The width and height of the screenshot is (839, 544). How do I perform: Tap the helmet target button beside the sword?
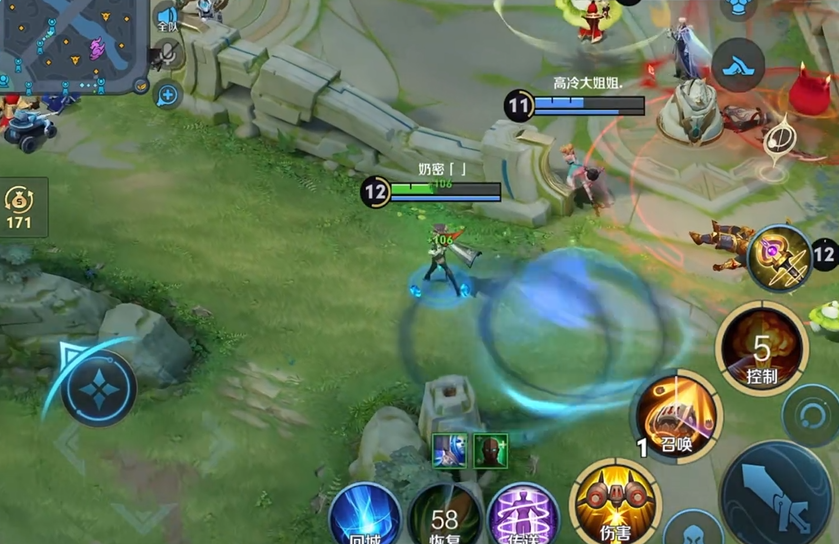point(694,530)
